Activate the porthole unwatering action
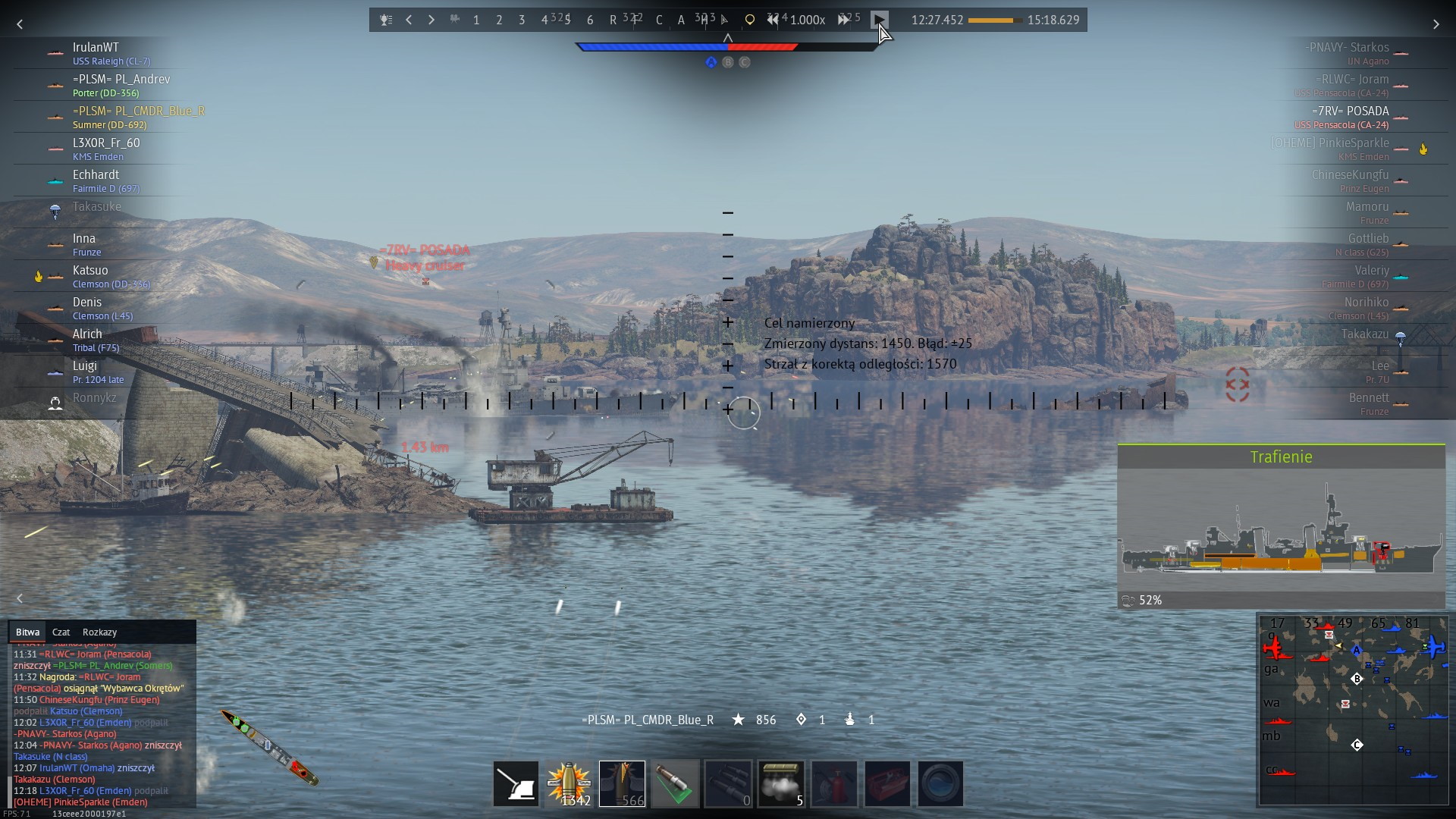Image resolution: width=1456 pixels, height=819 pixels. click(x=940, y=783)
